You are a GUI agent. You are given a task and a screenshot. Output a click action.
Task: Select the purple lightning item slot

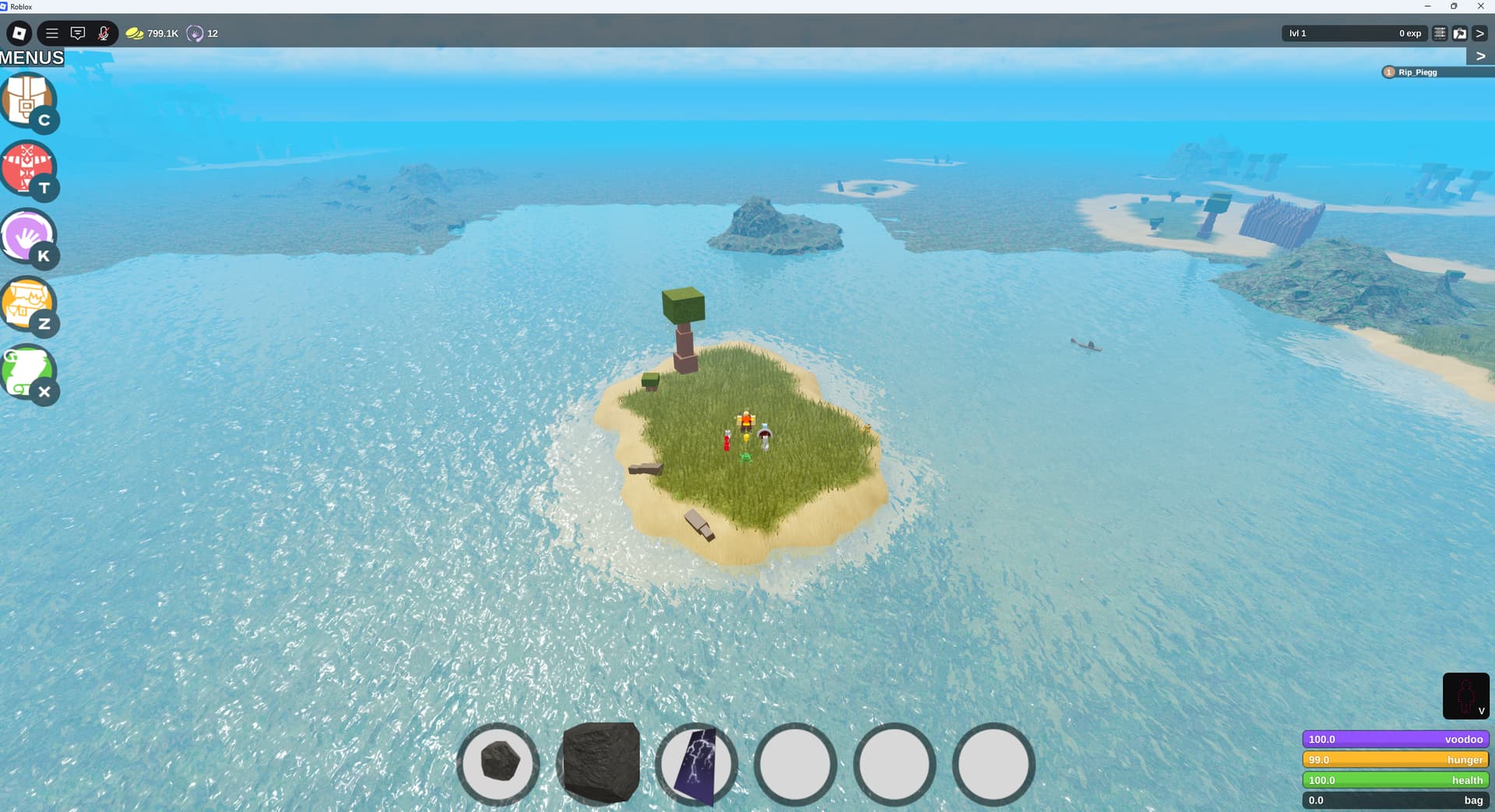coord(697,764)
